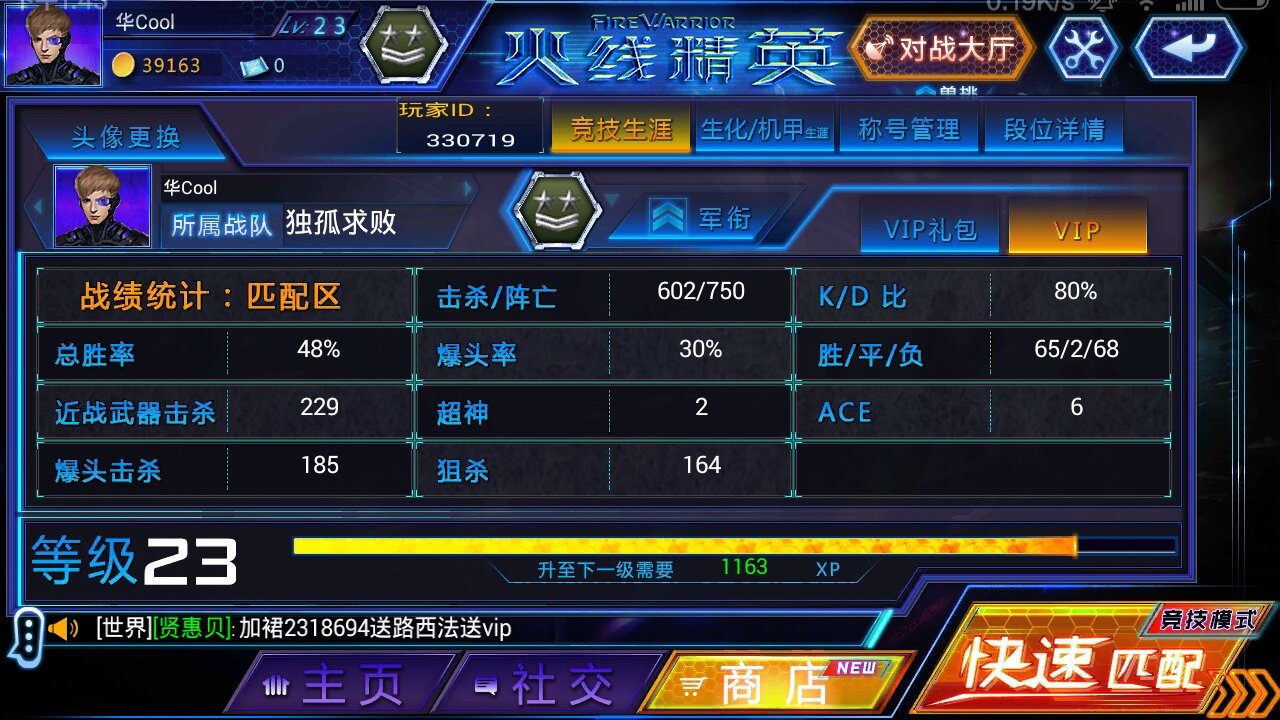Viewport: 1280px width, 720px height.
Task: Claim the VIP礼包 gift pack
Action: pos(929,228)
